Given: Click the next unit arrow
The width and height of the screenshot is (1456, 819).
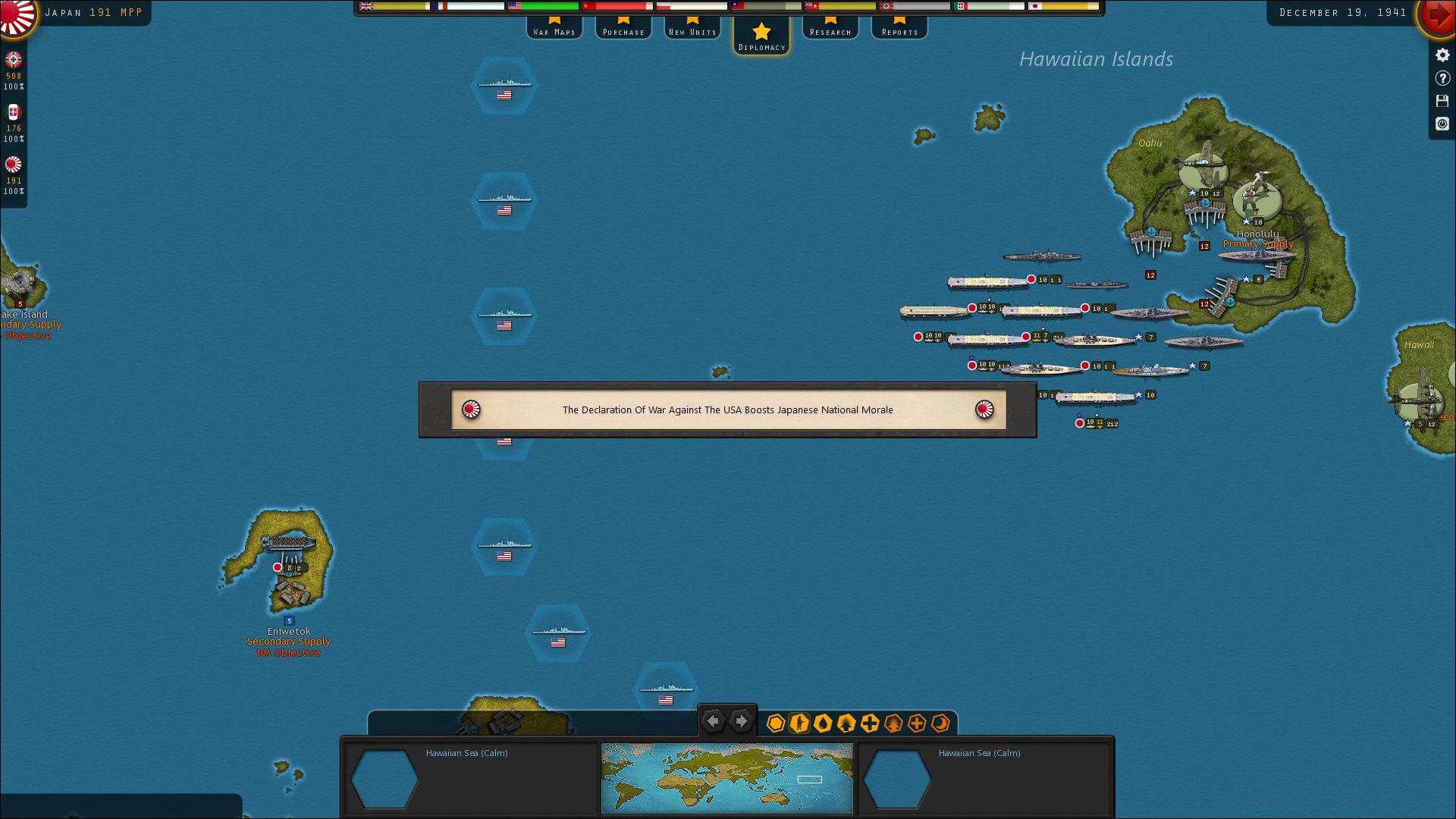Looking at the screenshot, I should [x=740, y=721].
